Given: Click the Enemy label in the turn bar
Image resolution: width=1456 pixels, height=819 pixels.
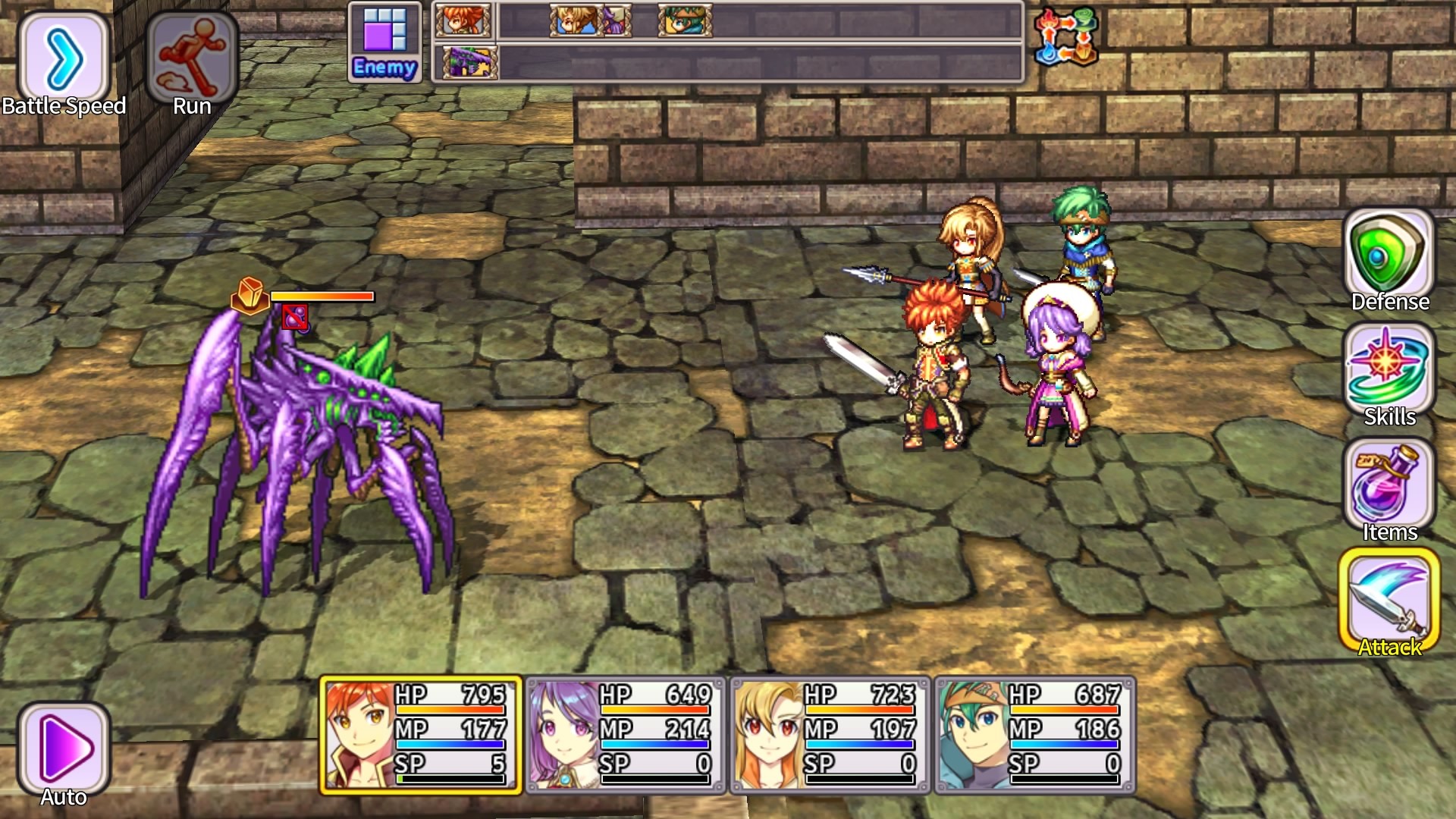Looking at the screenshot, I should tap(384, 68).
